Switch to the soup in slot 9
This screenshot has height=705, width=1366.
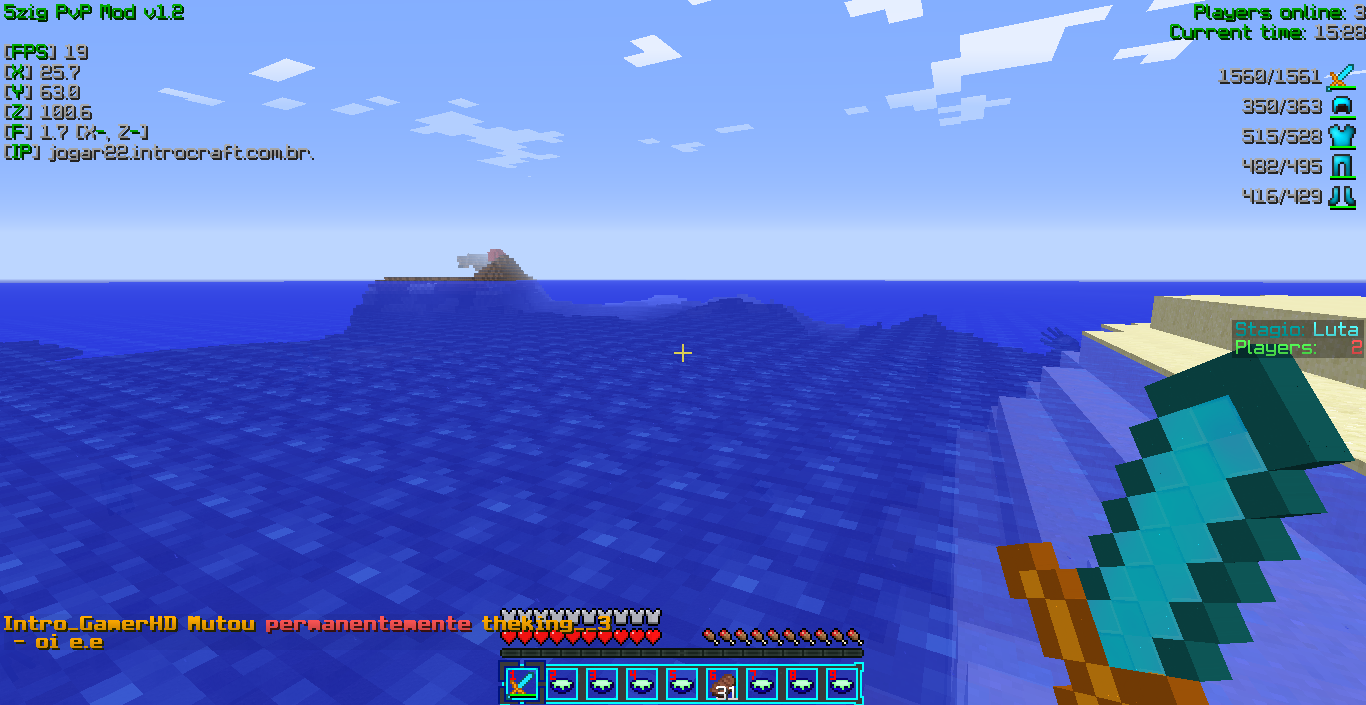(x=842, y=684)
